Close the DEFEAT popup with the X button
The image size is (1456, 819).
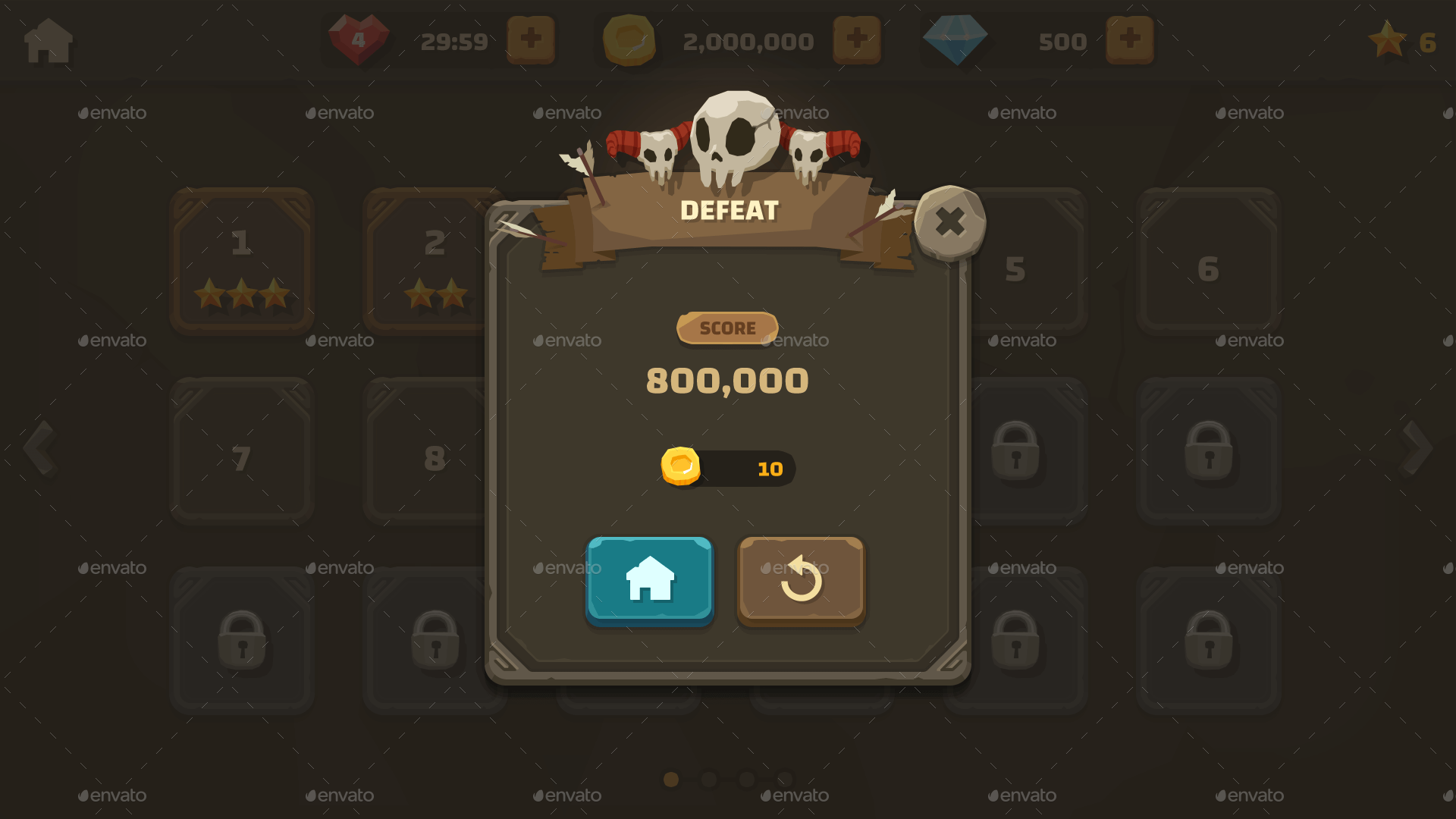coord(950,222)
